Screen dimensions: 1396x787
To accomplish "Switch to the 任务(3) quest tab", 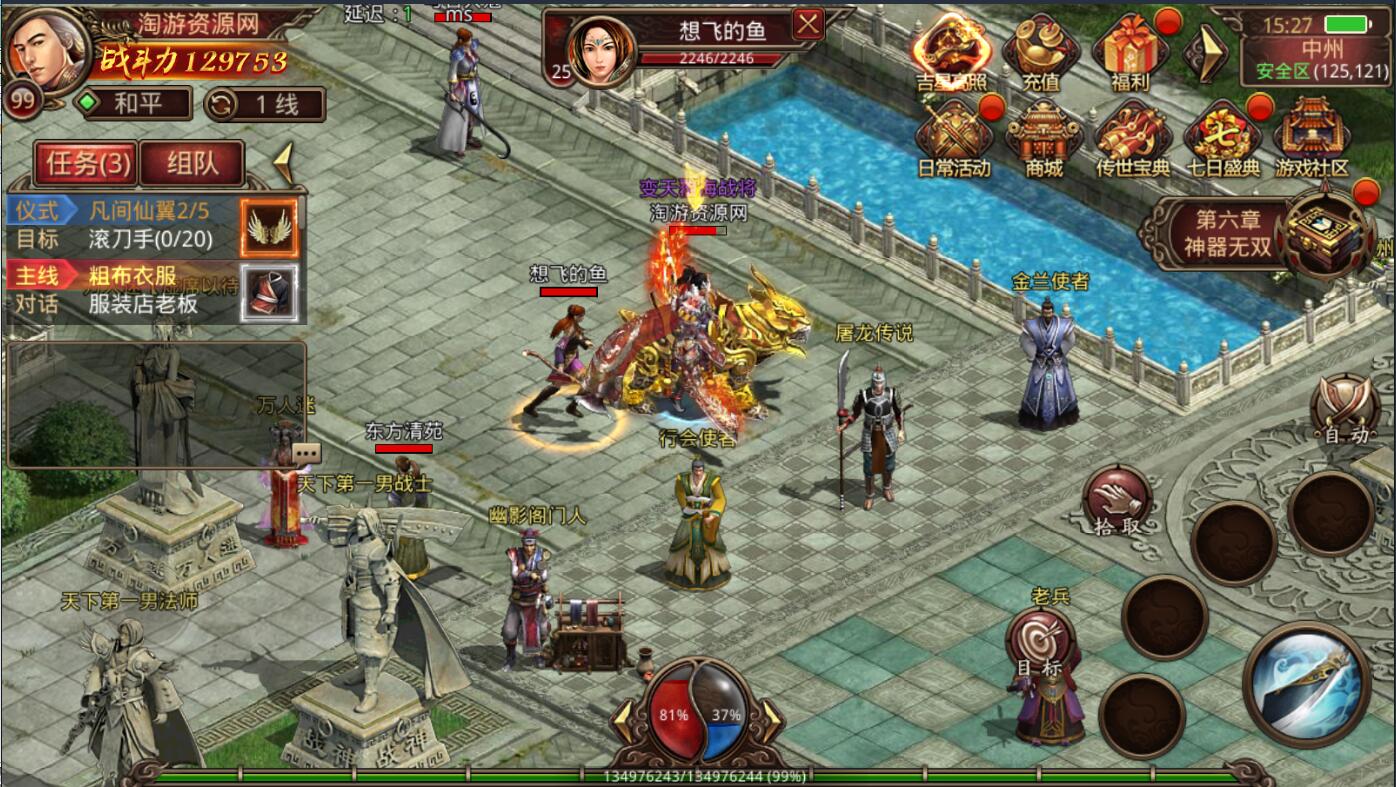I will 87,164.
